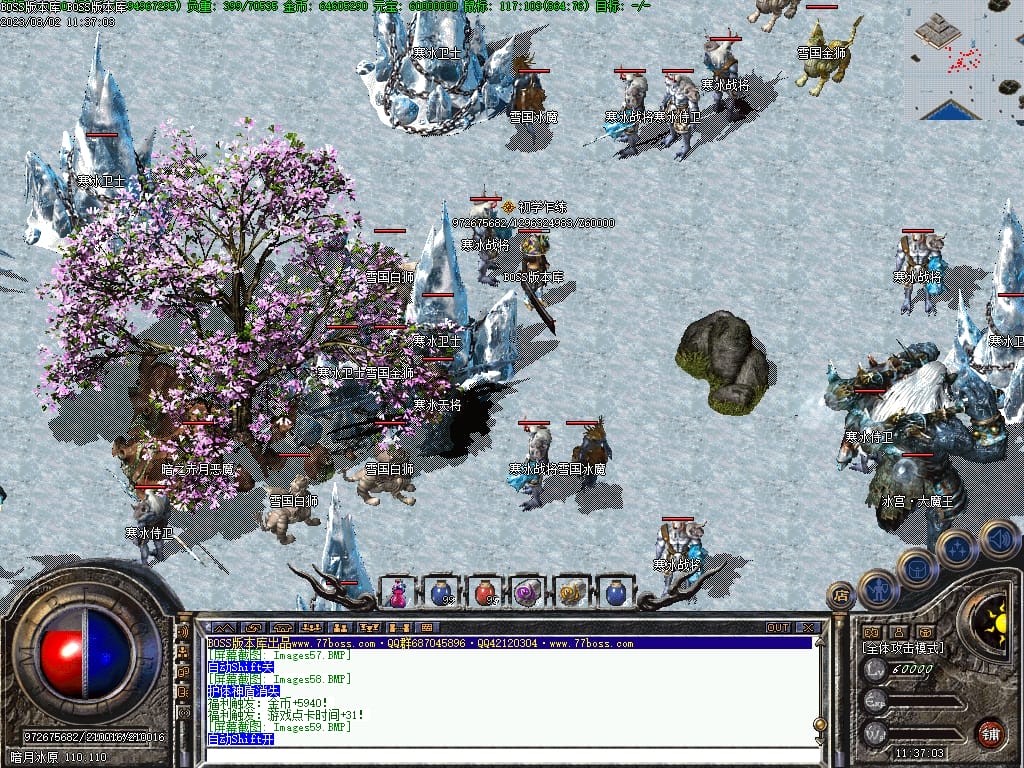
Task: Open the shop via the 店 button
Action: (841, 596)
